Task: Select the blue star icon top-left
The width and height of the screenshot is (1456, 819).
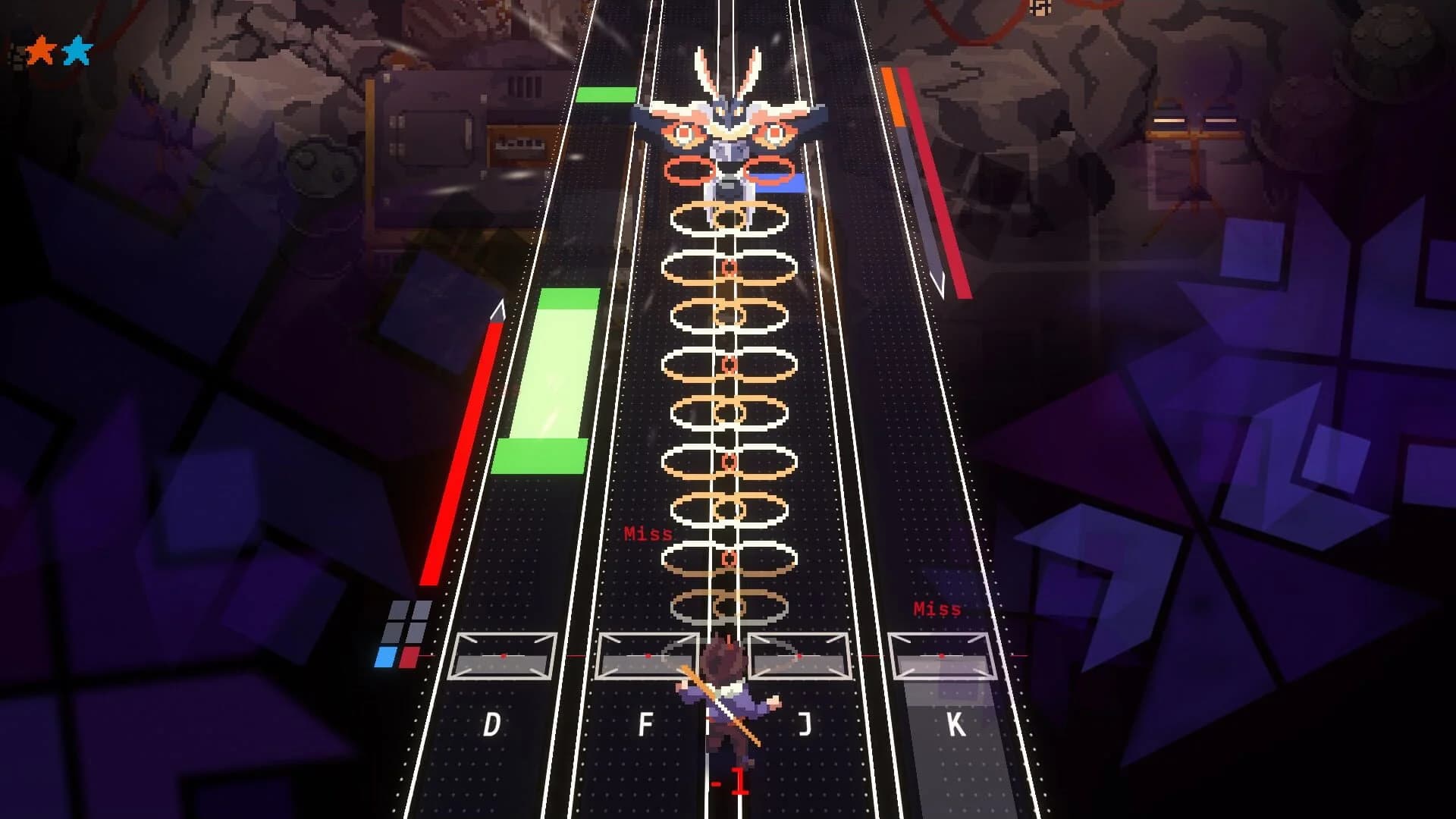Action: pyautogui.click(x=76, y=49)
